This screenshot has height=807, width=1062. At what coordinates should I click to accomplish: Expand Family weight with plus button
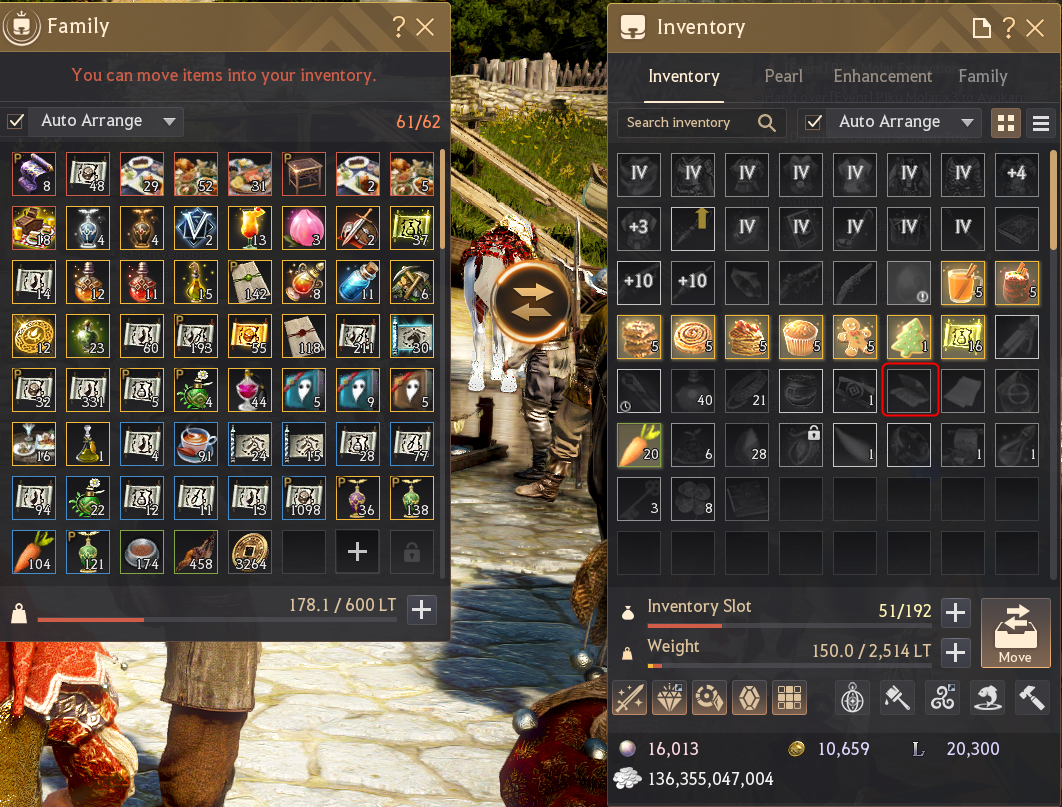(422, 609)
